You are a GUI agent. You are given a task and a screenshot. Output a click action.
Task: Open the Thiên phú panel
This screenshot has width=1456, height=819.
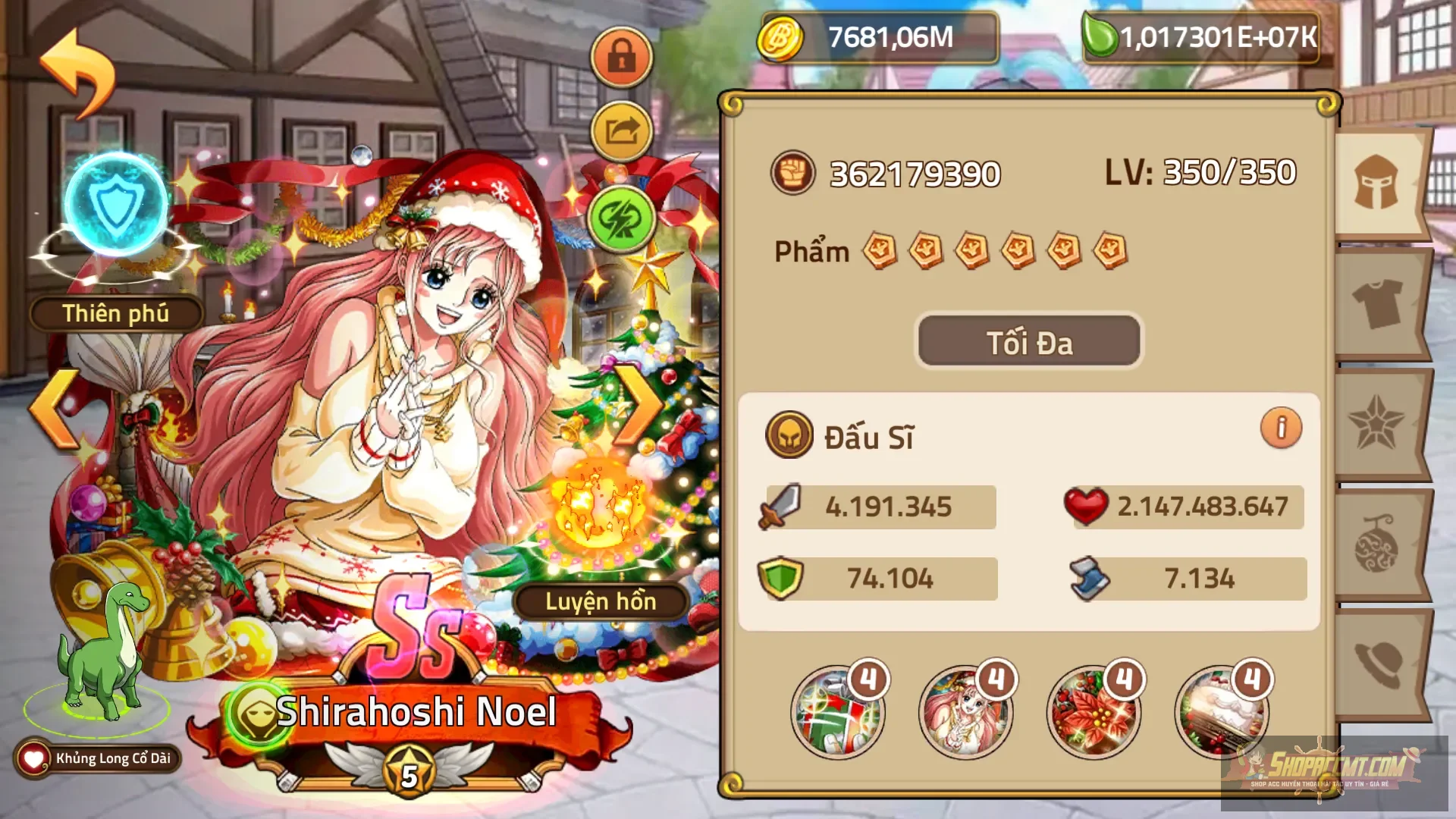click(x=118, y=313)
